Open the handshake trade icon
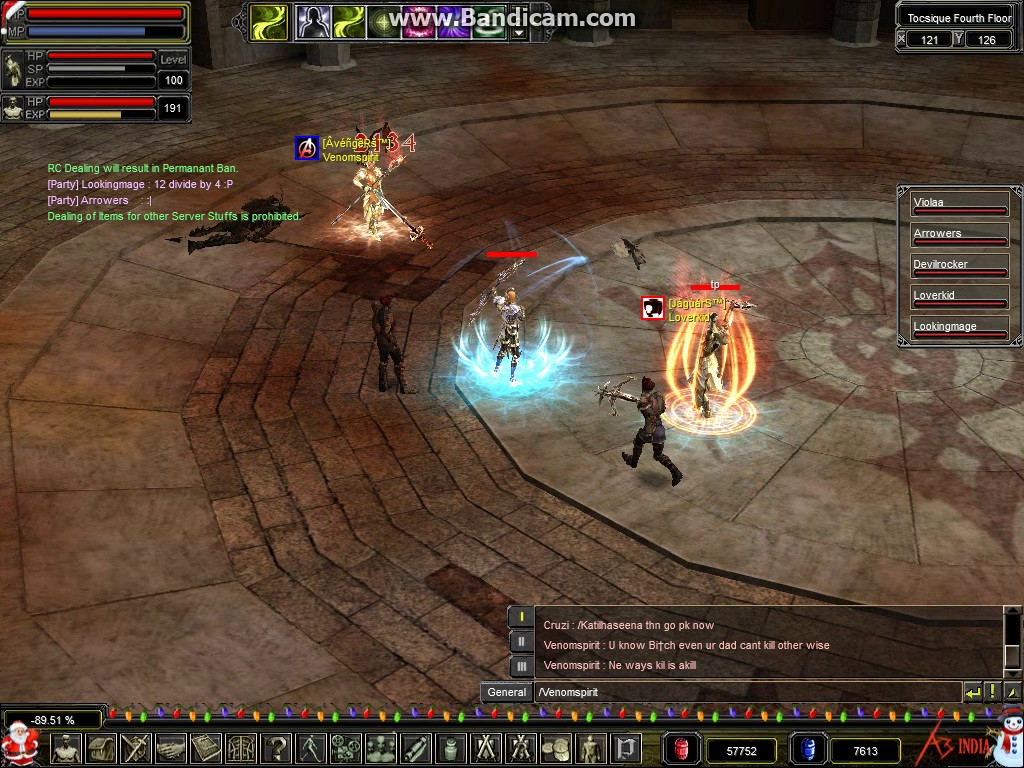Viewport: 1024px width, 768px height. [171, 748]
